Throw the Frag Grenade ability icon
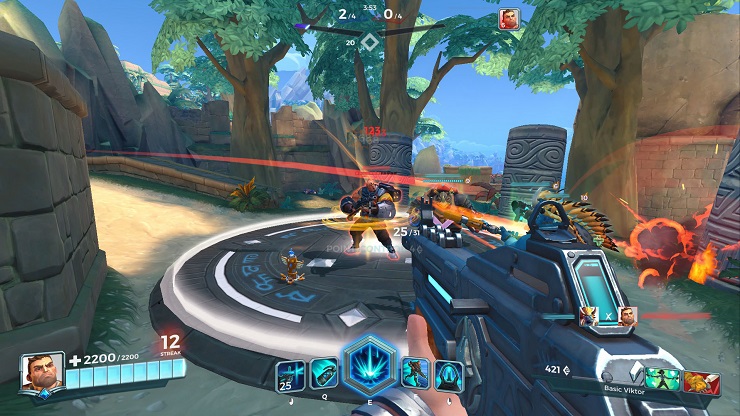The width and height of the screenshot is (740, 416). pyautogui.click(x=324, y=373)
